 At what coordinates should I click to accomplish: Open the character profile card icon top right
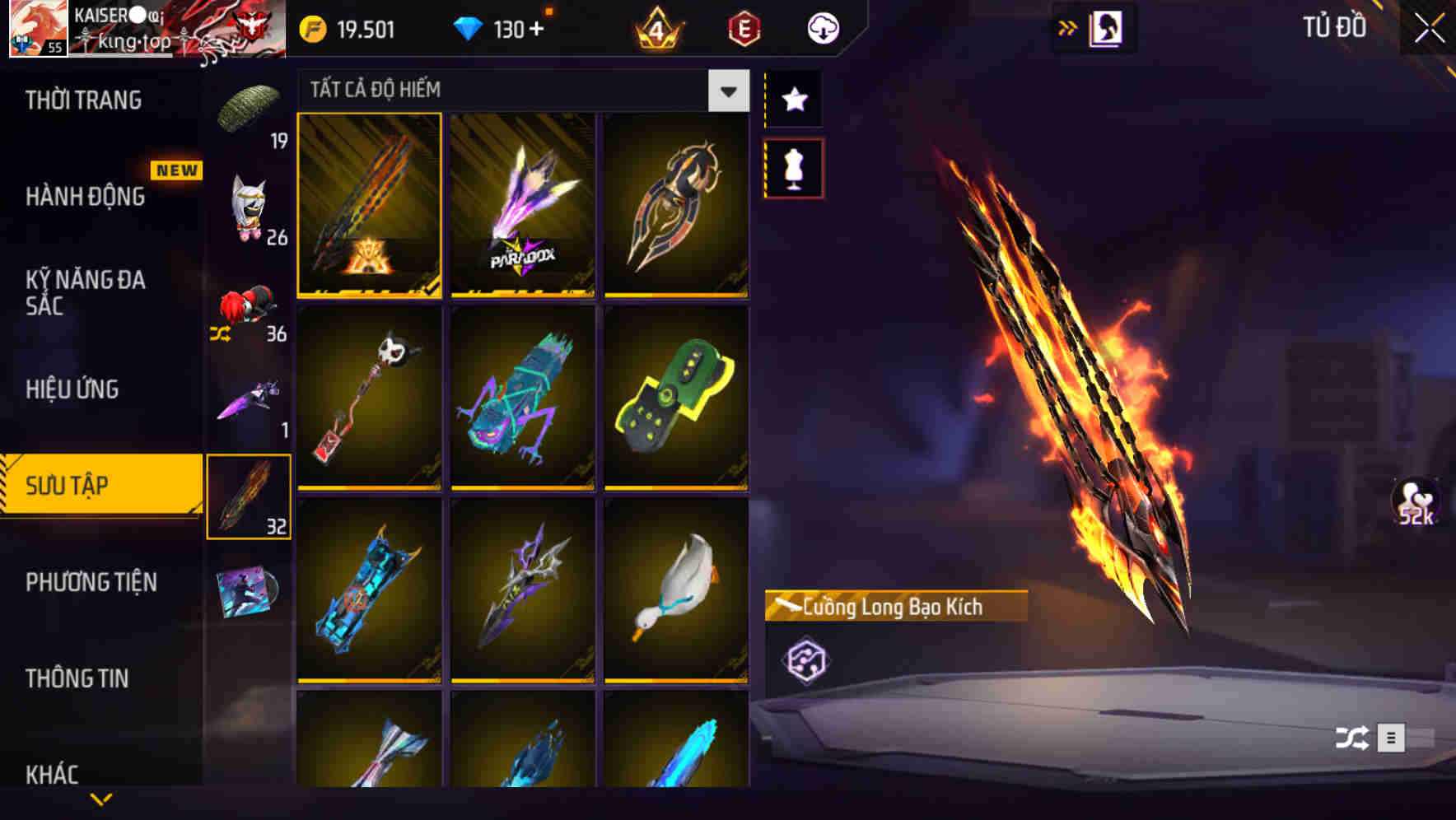coord(1104,27)
